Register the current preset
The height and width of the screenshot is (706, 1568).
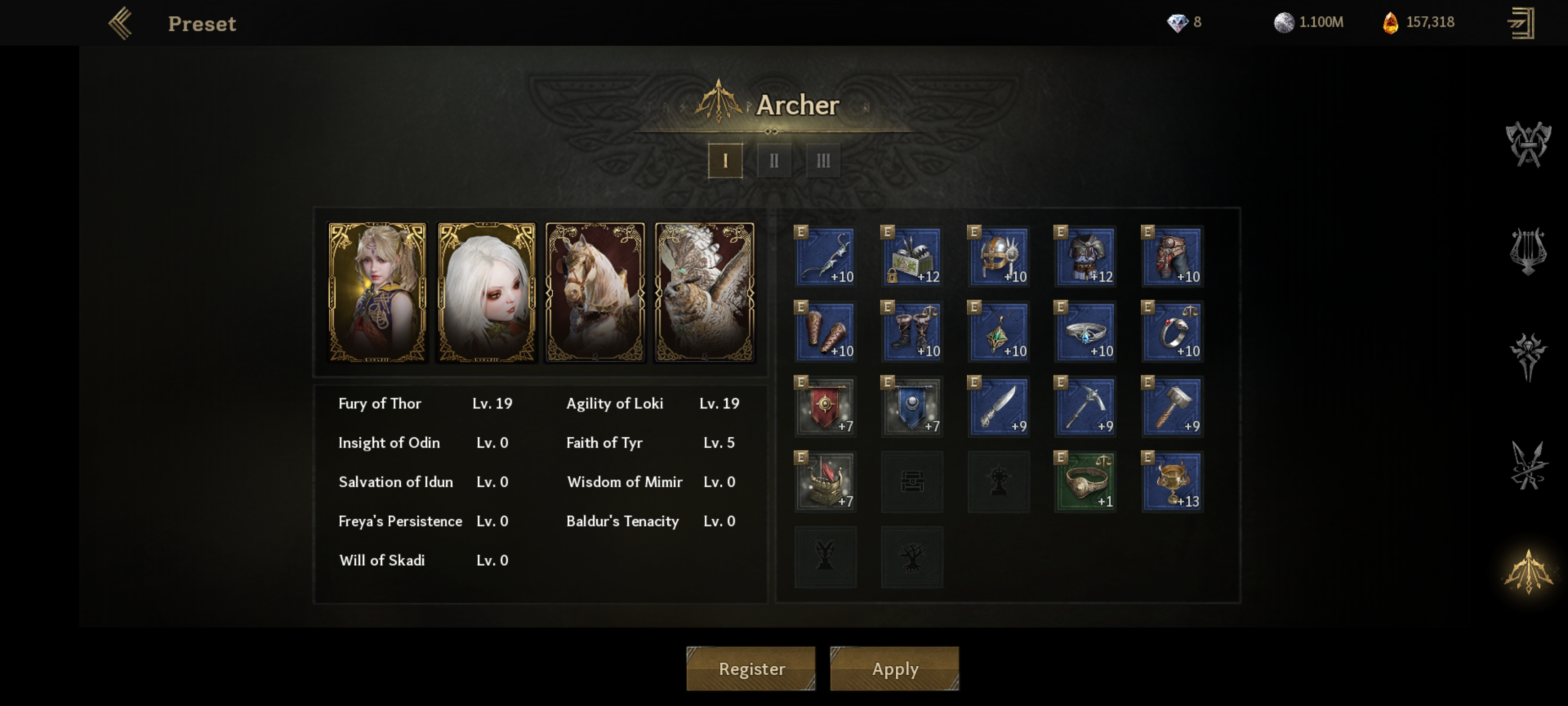751,668
